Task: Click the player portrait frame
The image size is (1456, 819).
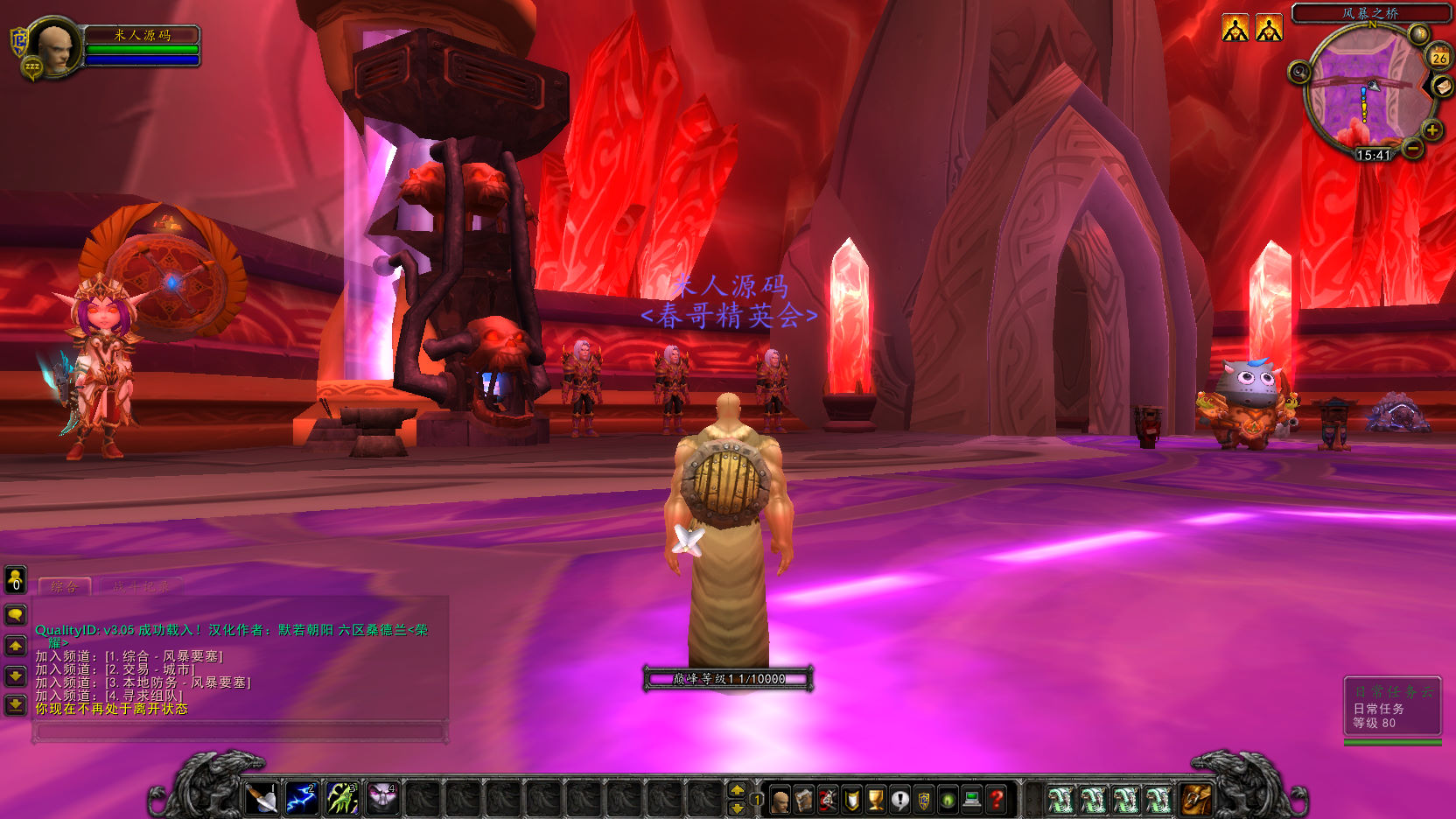Action: point(55,47)
